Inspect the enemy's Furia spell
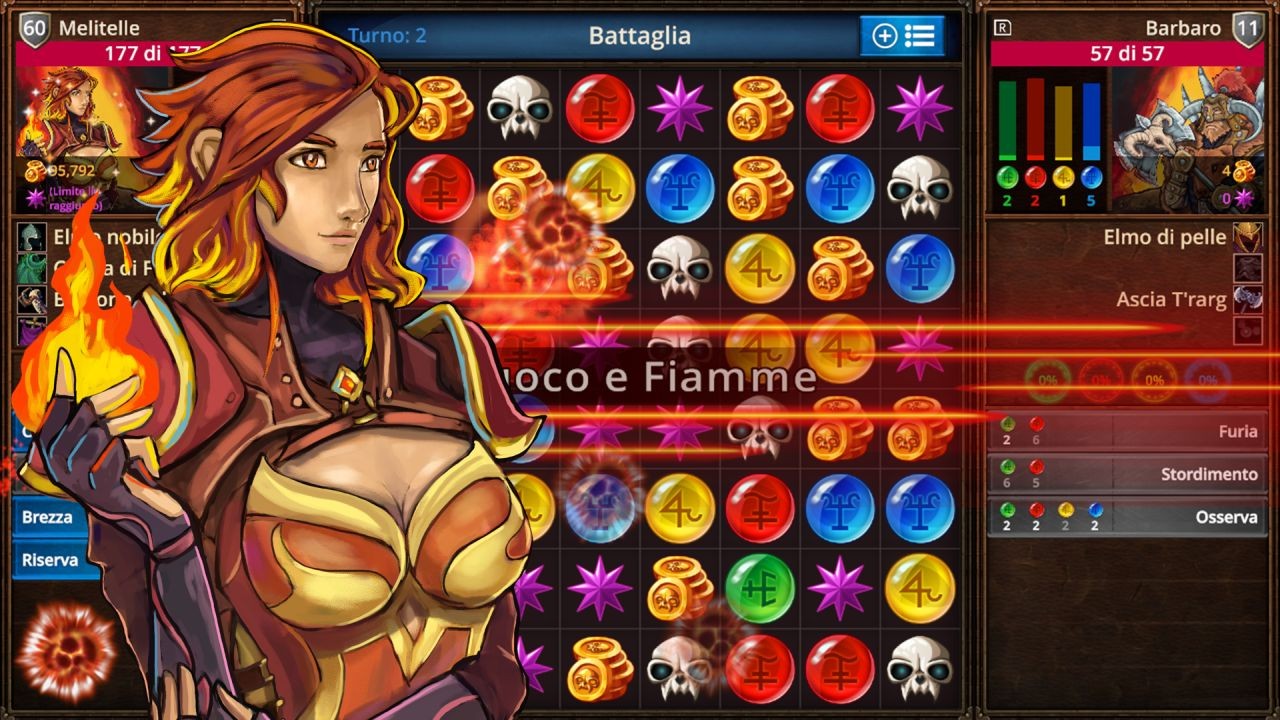 click(1127, 431)
